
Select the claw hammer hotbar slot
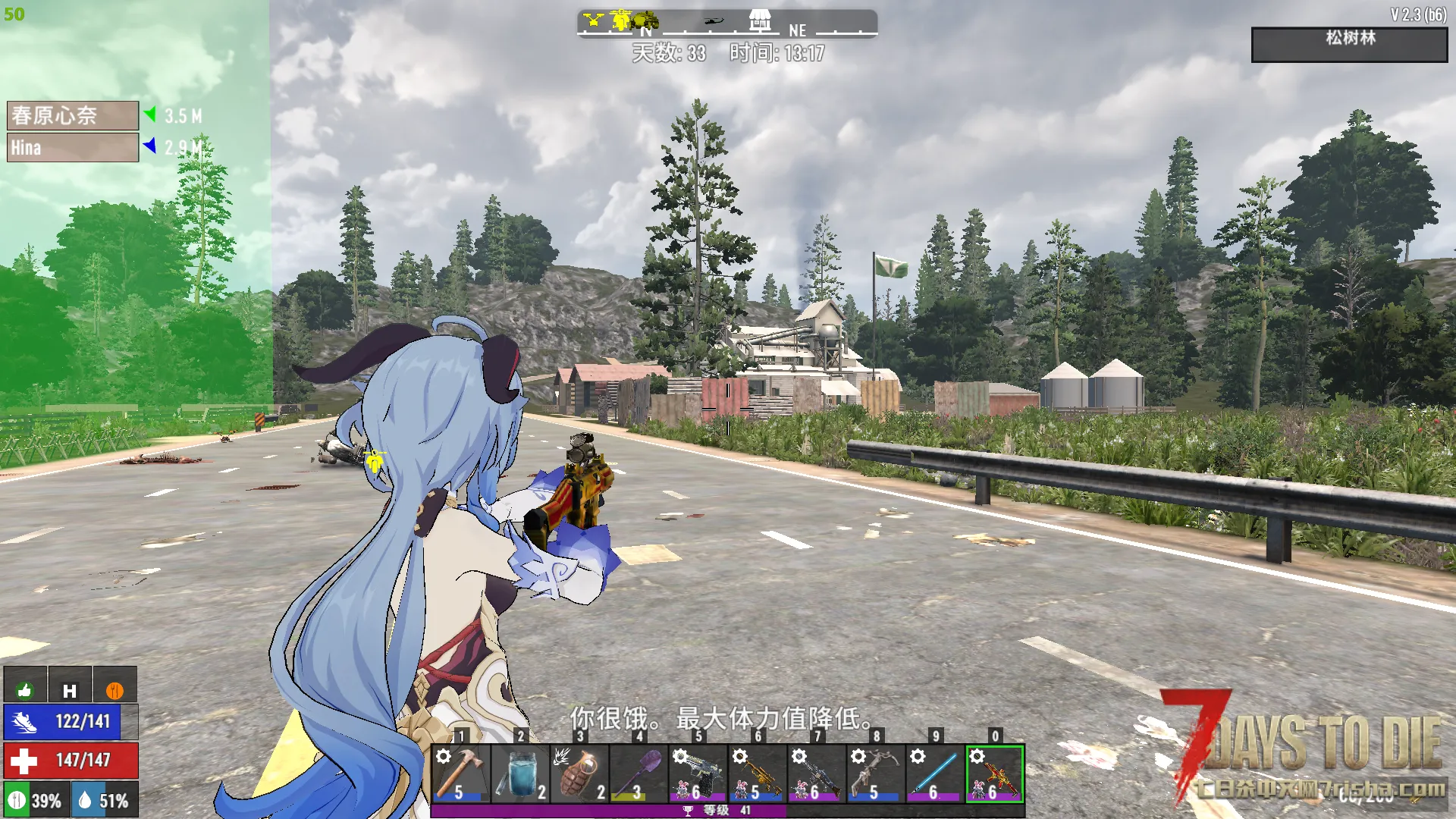pos(460,773)
